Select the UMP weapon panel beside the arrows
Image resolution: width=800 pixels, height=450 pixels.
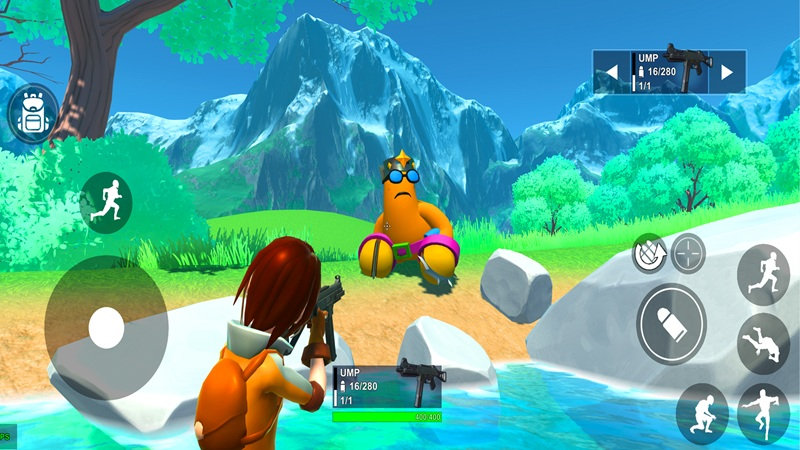click(669, 72)
